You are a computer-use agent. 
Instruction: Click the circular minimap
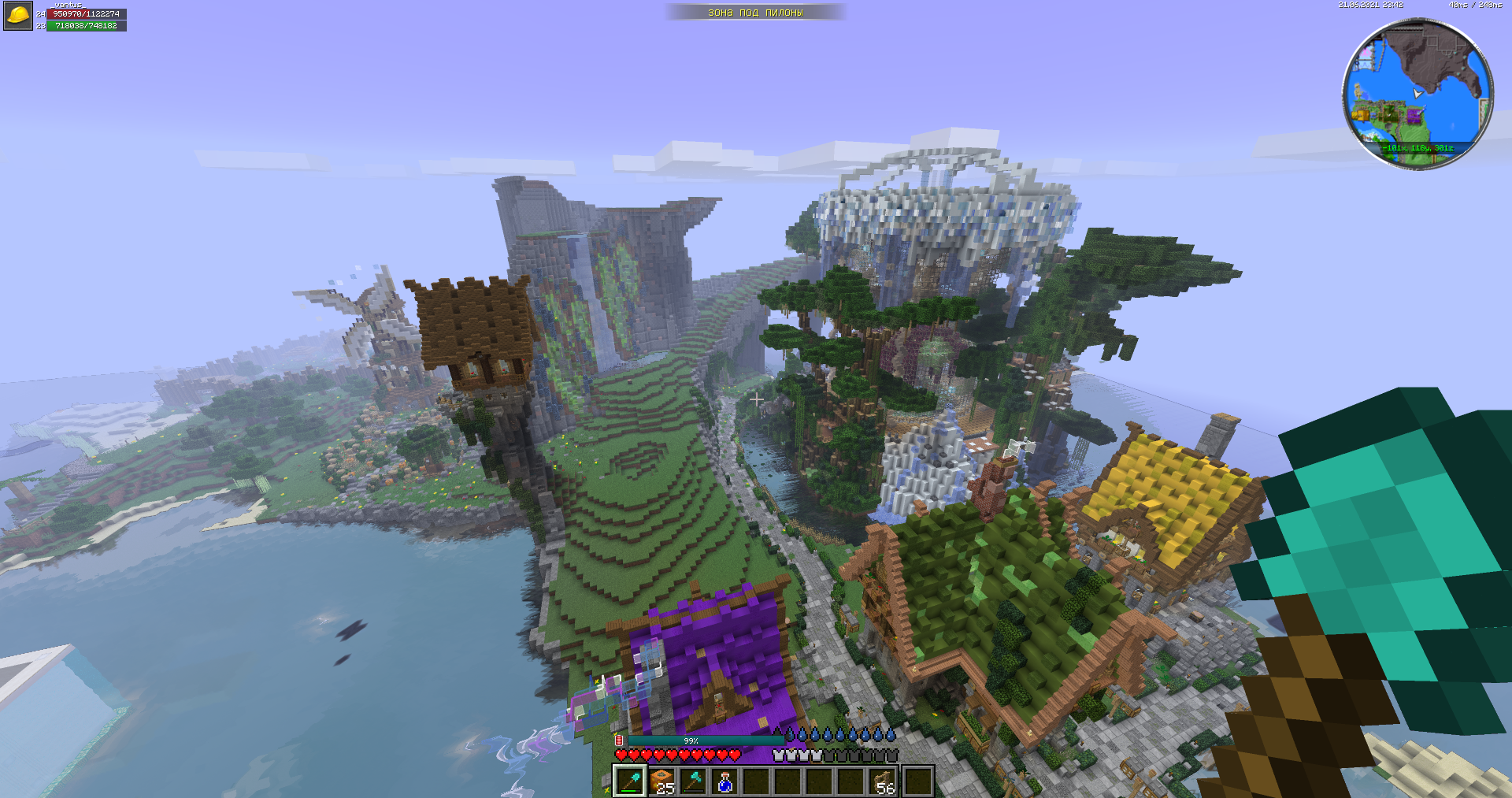pyautogui.click(x=1417, y=93)
